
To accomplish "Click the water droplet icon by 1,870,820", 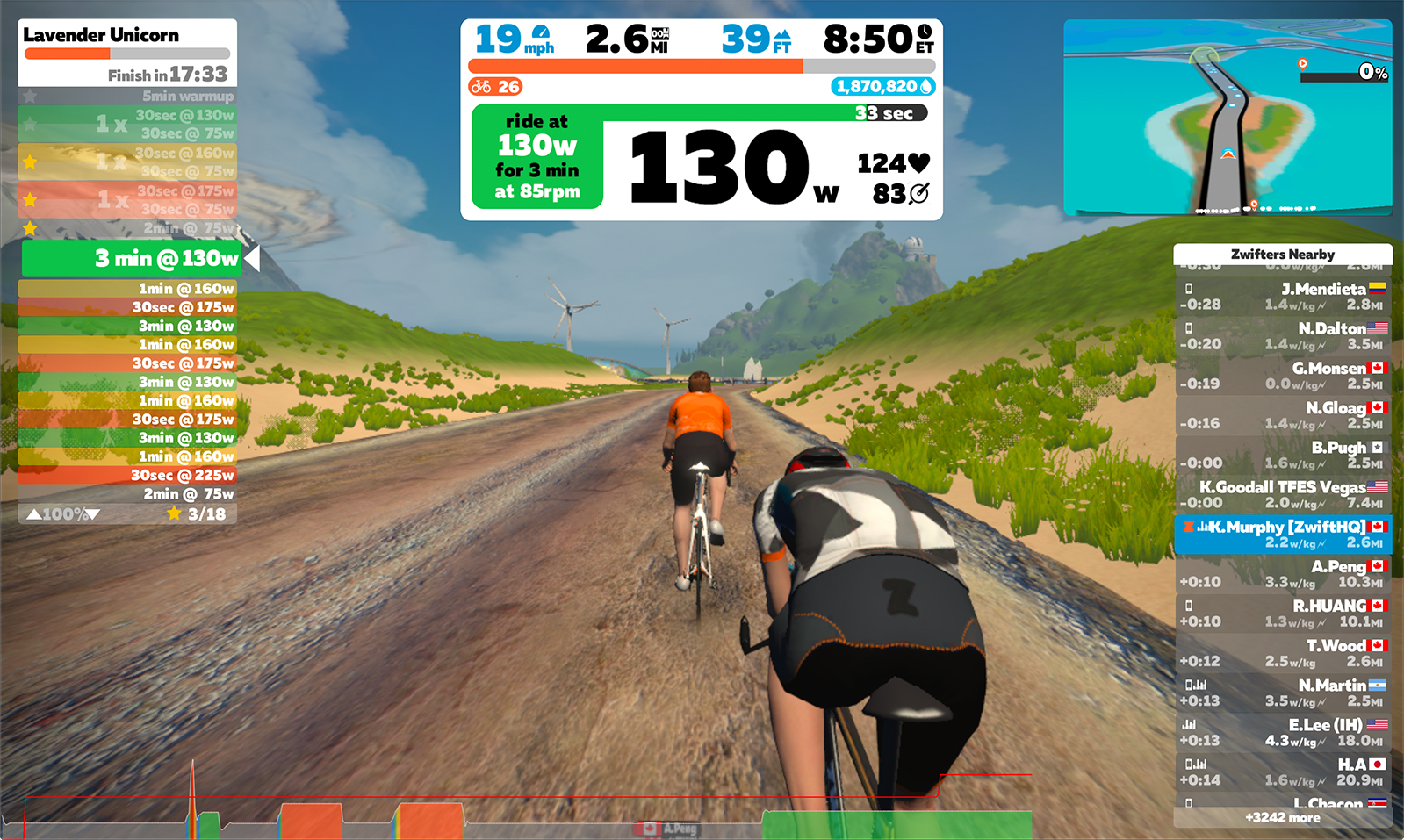I will pyautogui.click(x=927, y=87).
